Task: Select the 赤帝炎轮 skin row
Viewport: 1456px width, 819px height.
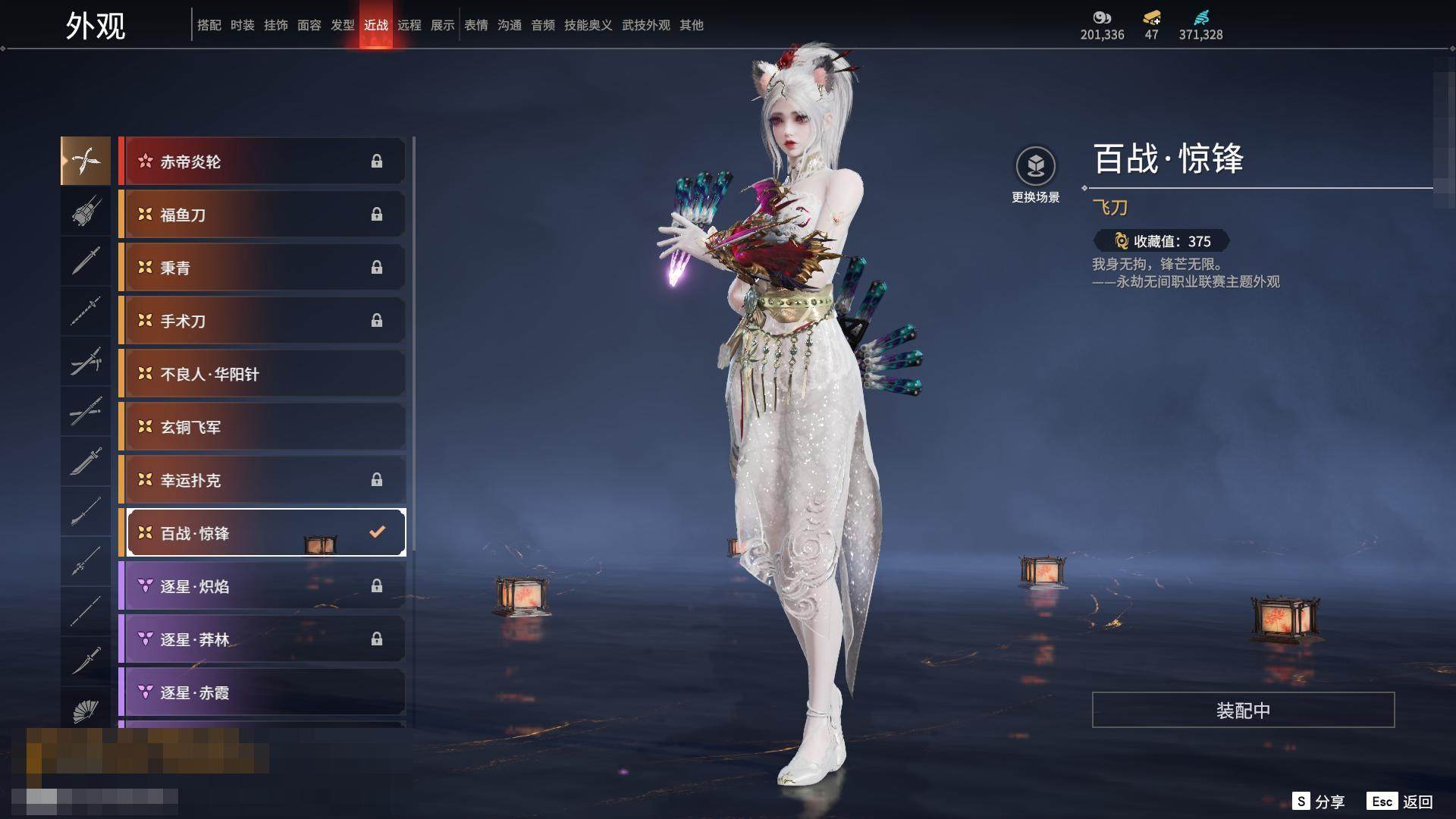Action: click(x=262, y=161)
